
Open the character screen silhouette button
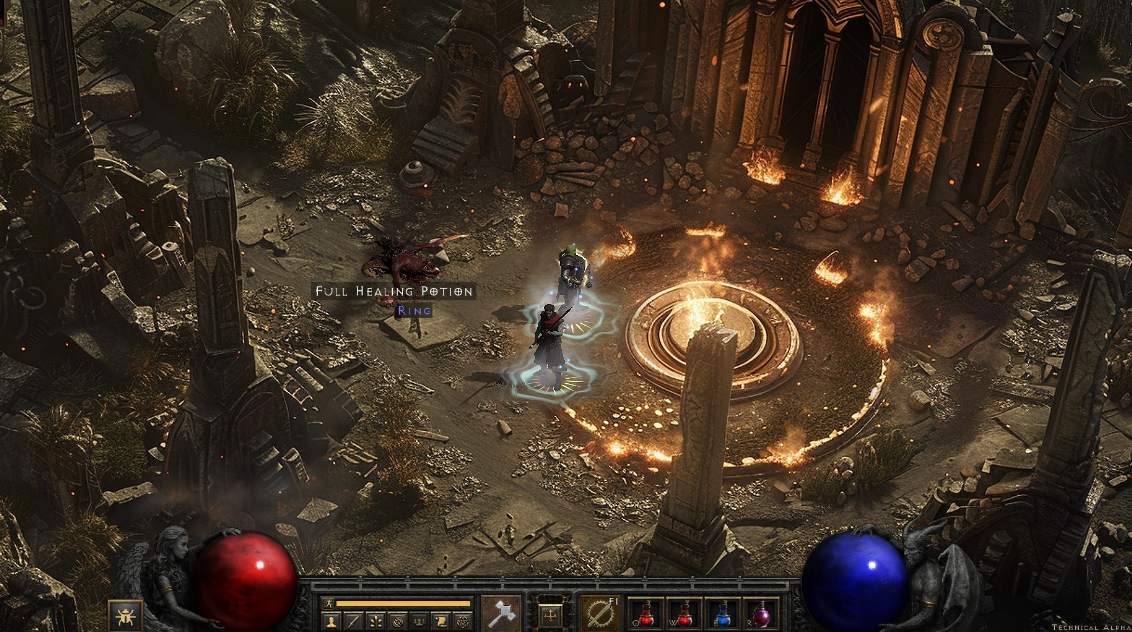click(332, 621)
